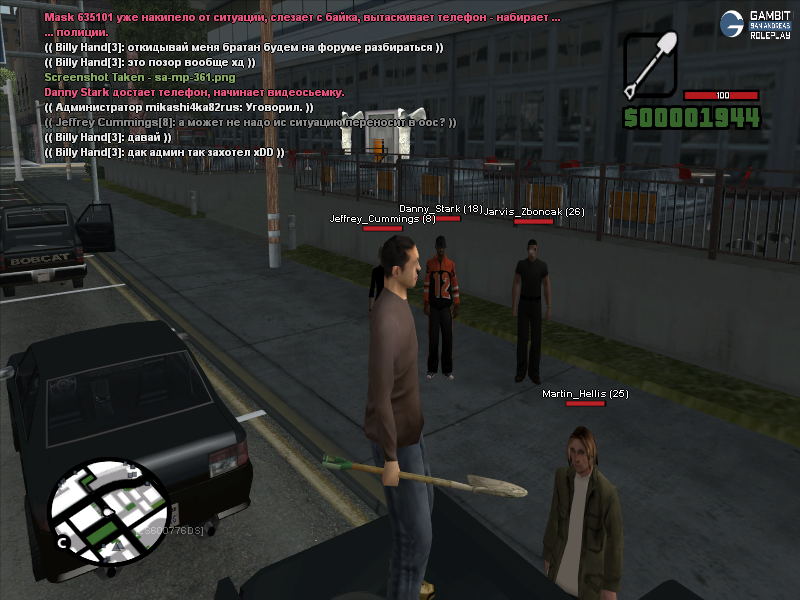Select the Jeffrey_Cummings player name tag

(x=383, y=218)
